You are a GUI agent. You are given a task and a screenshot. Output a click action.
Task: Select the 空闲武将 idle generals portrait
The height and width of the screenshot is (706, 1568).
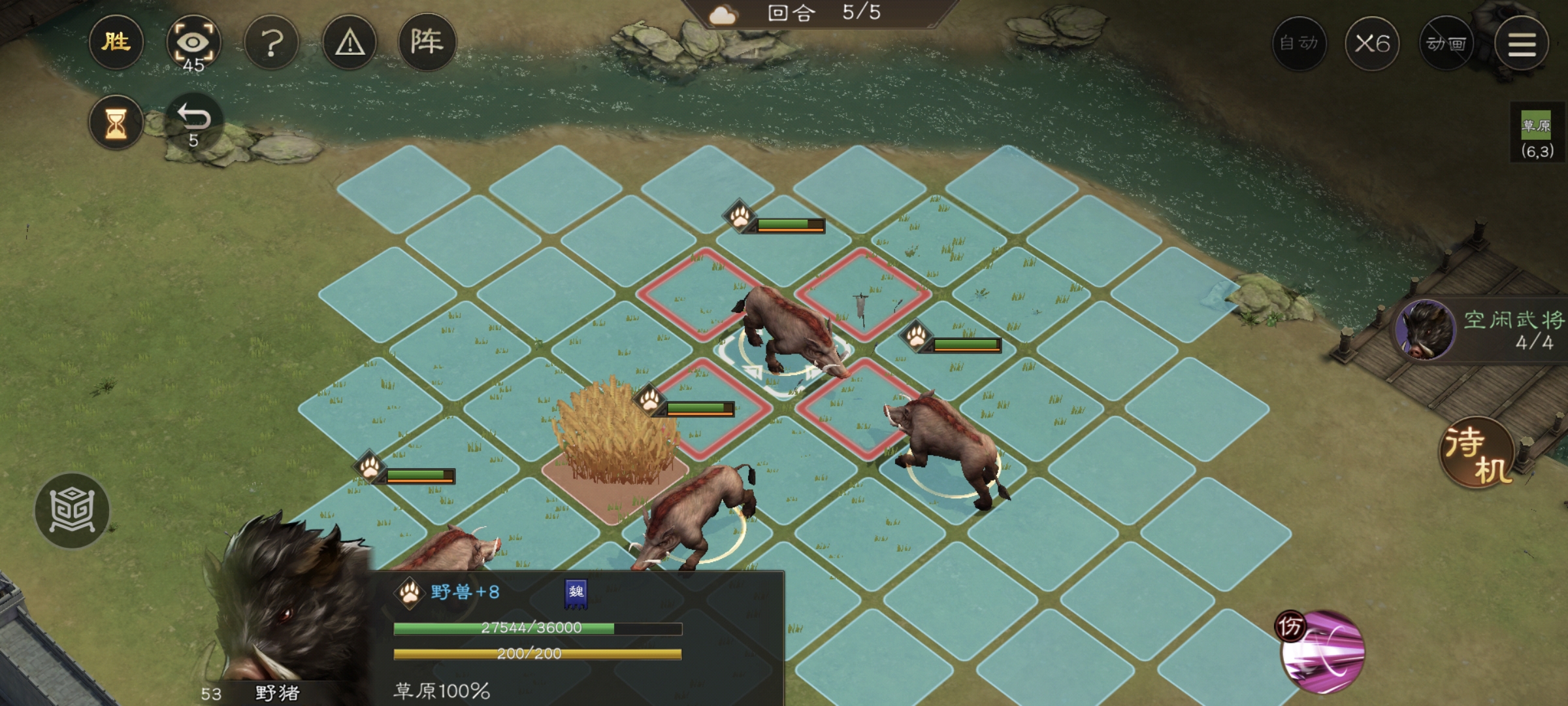click(x=1426, y=330)
